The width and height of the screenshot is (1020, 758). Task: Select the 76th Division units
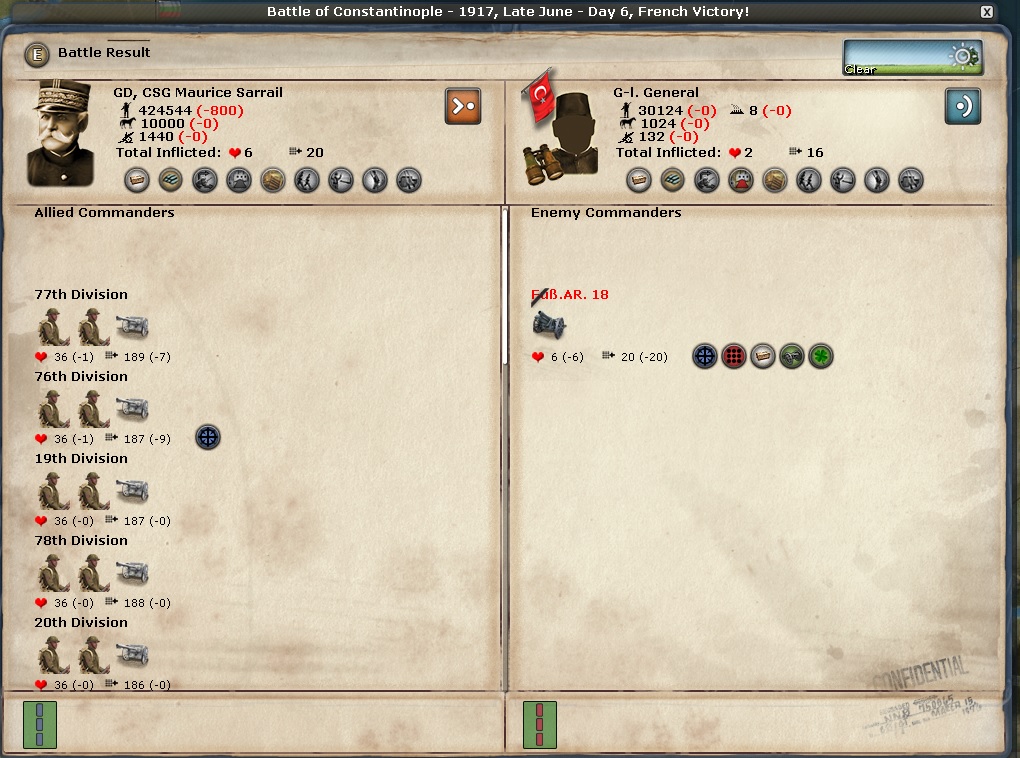93,408
